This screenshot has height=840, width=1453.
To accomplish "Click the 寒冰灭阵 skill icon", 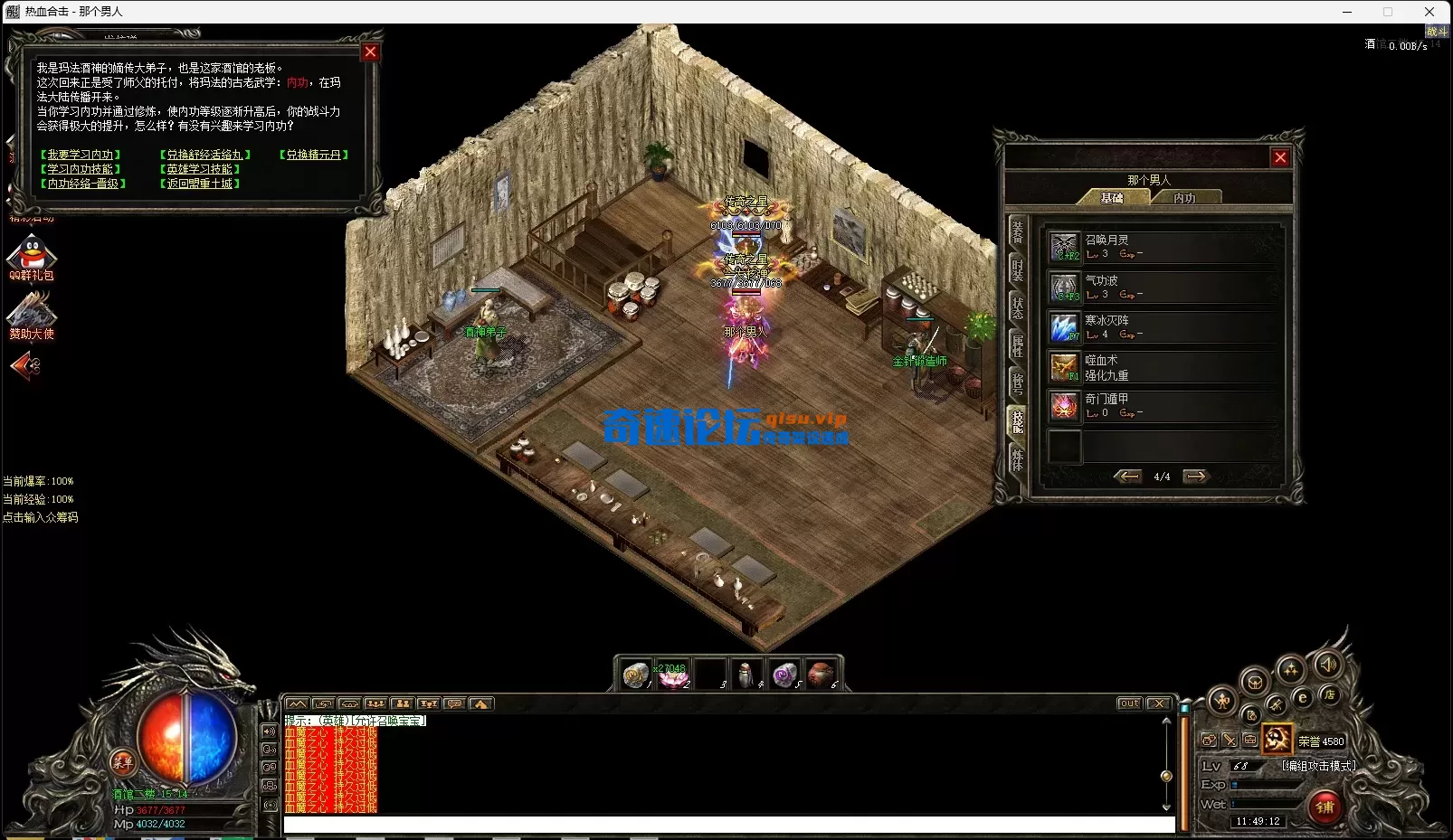I will [x=1063, y=326].
